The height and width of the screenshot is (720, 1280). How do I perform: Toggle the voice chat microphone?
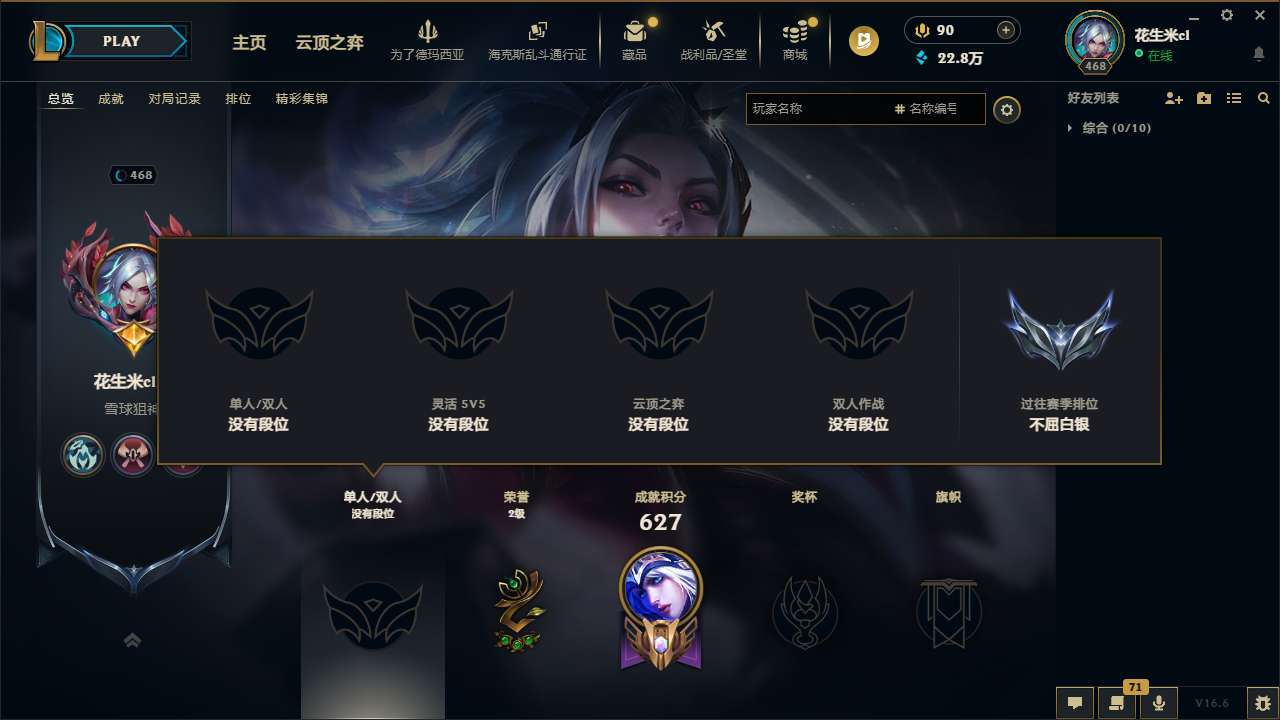(1158, 702)
